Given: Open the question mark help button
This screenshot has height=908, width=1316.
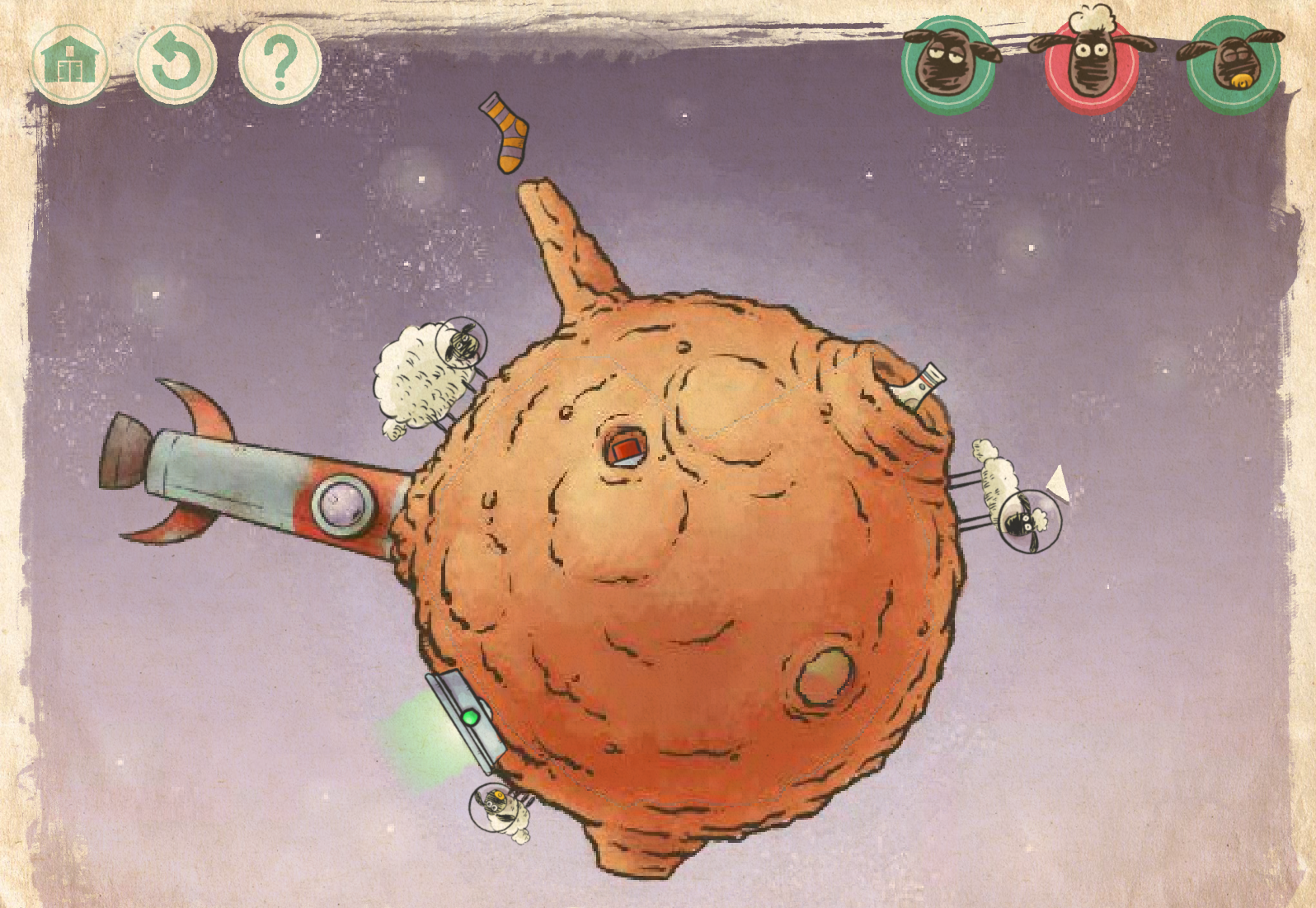Looking at the screenshot, I should click(x=280, y=63).
